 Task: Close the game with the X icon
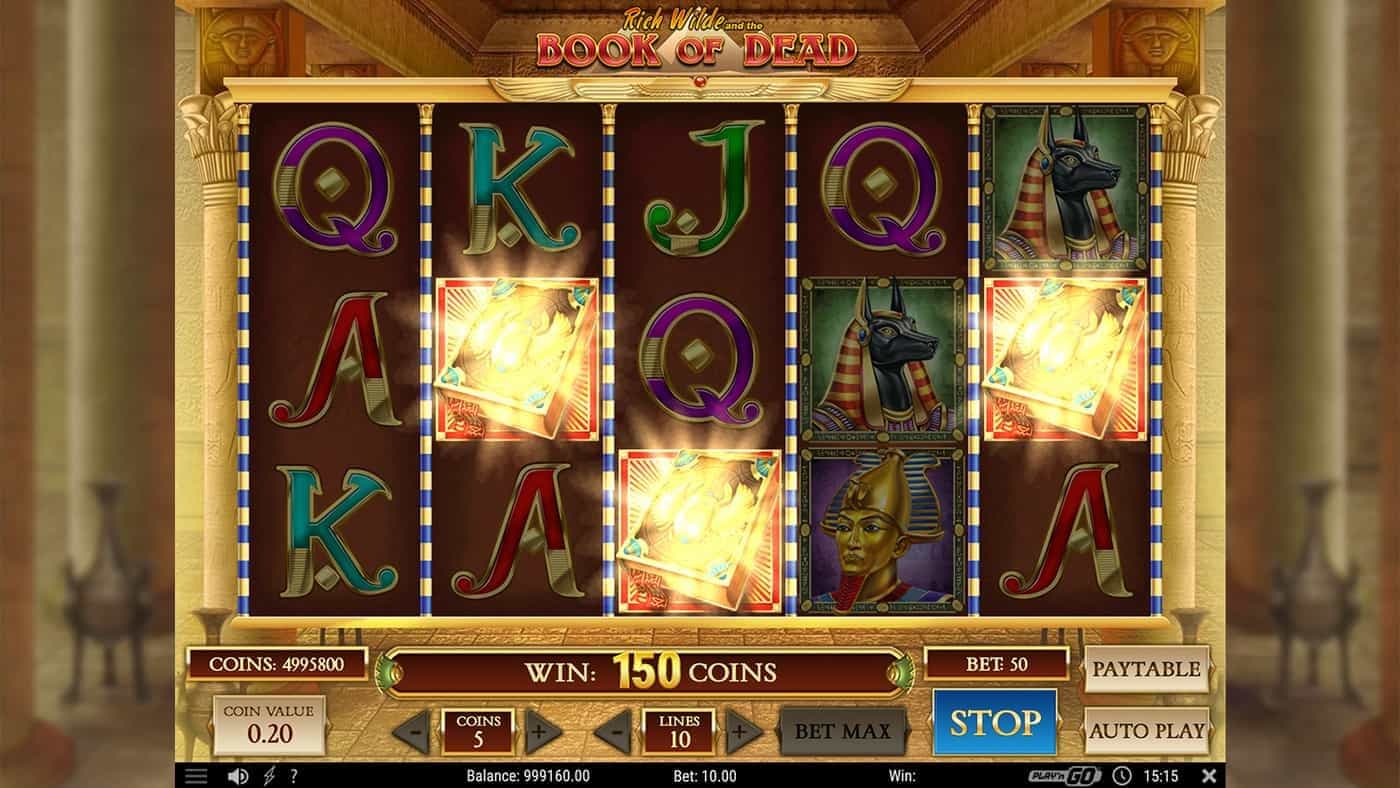click(1208, 776)
